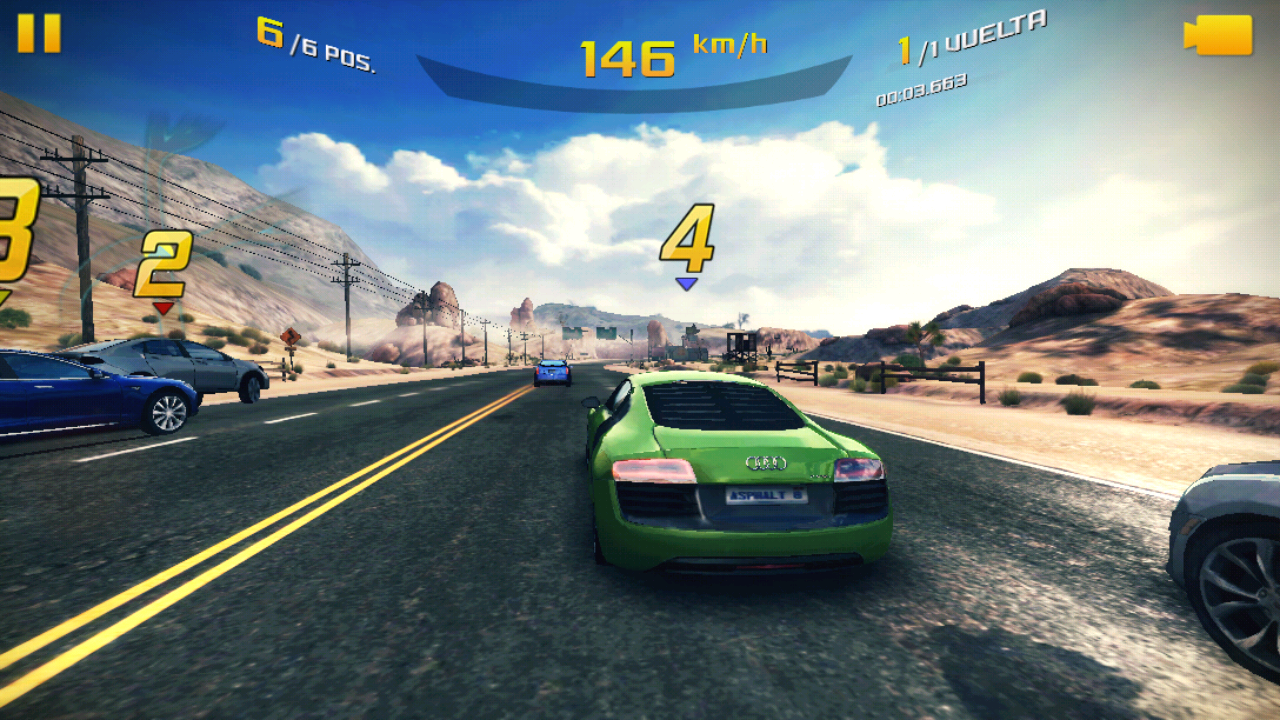
Task: Switch camera view using the camera icon
Action: (x=1218, y=35)
